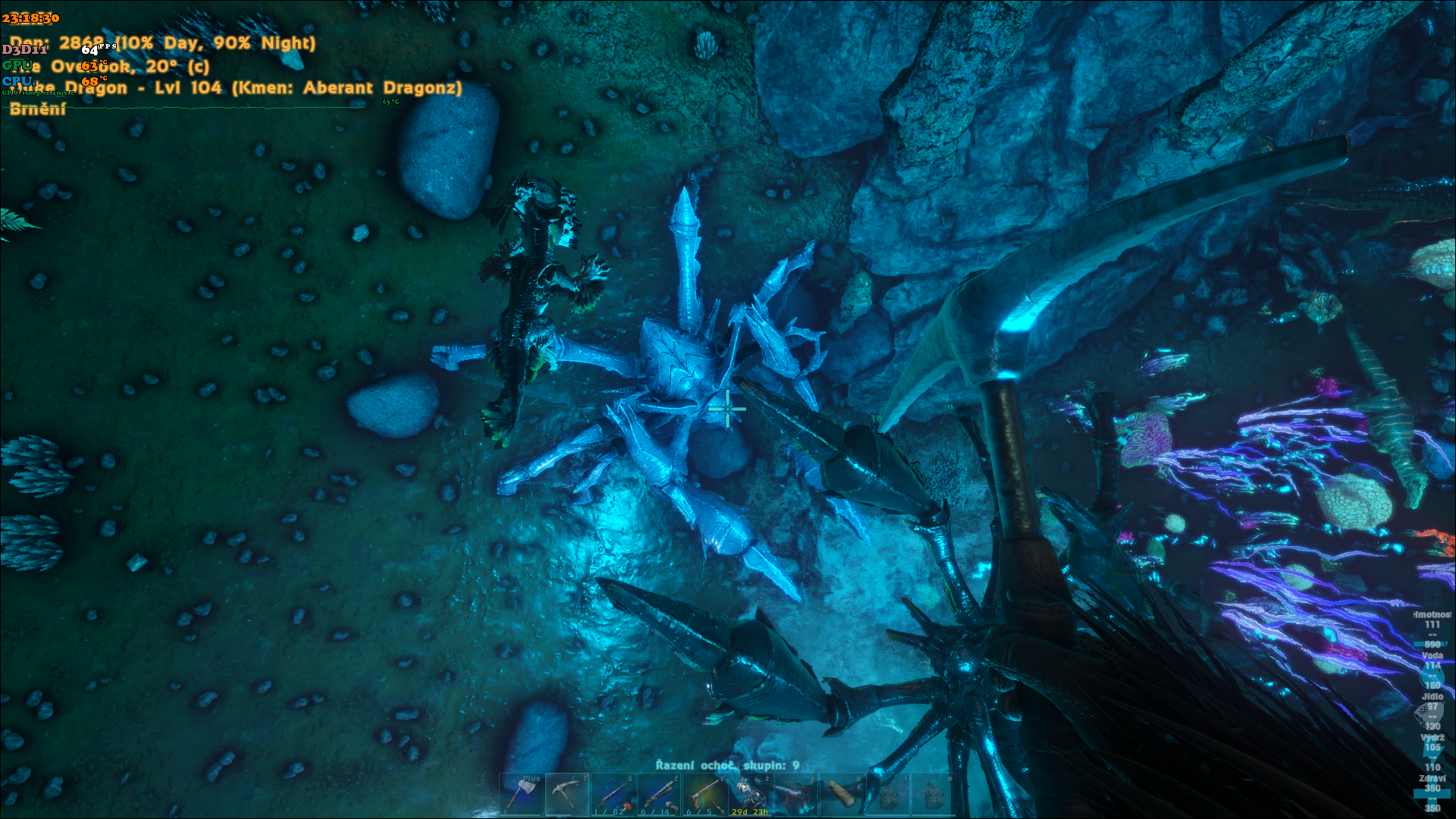Choose the rifle showing 1 / 82 ammo
Viewport: 1456px width, 819px height.
pyautogui.click(x=613, y=794)
